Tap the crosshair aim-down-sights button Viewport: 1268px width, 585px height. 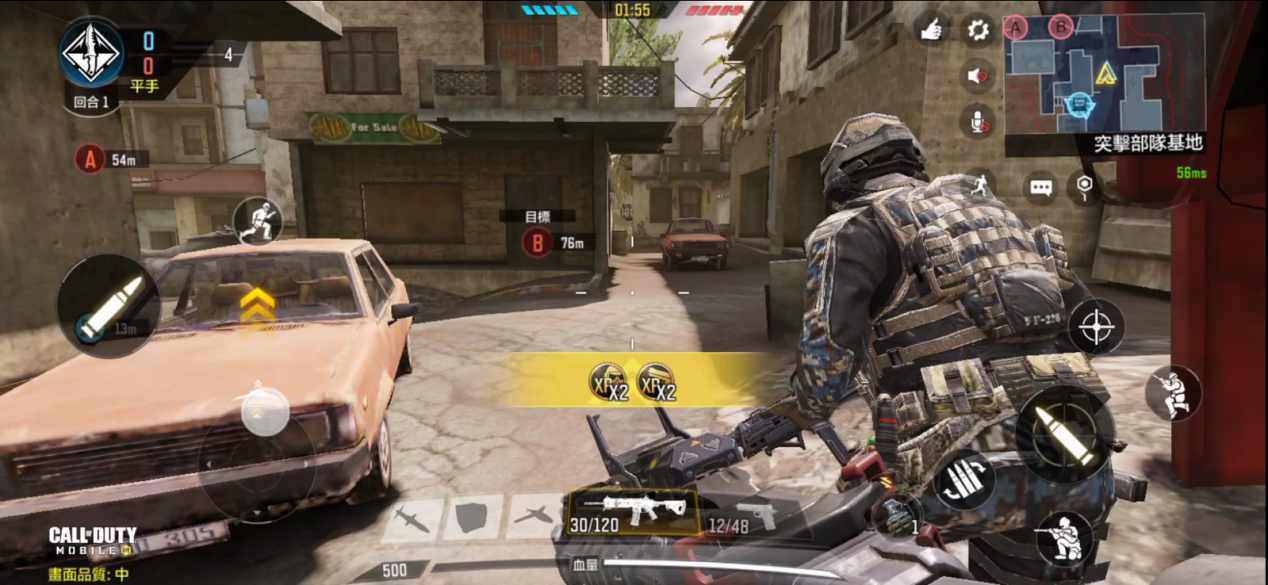click(x=1096, y=327)
